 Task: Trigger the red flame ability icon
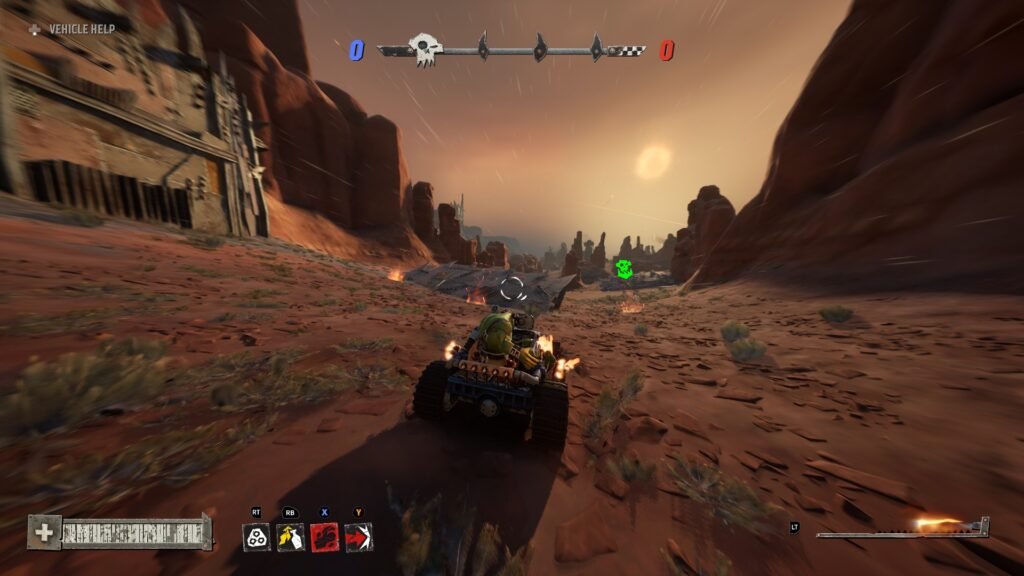[x=324, y=537]
